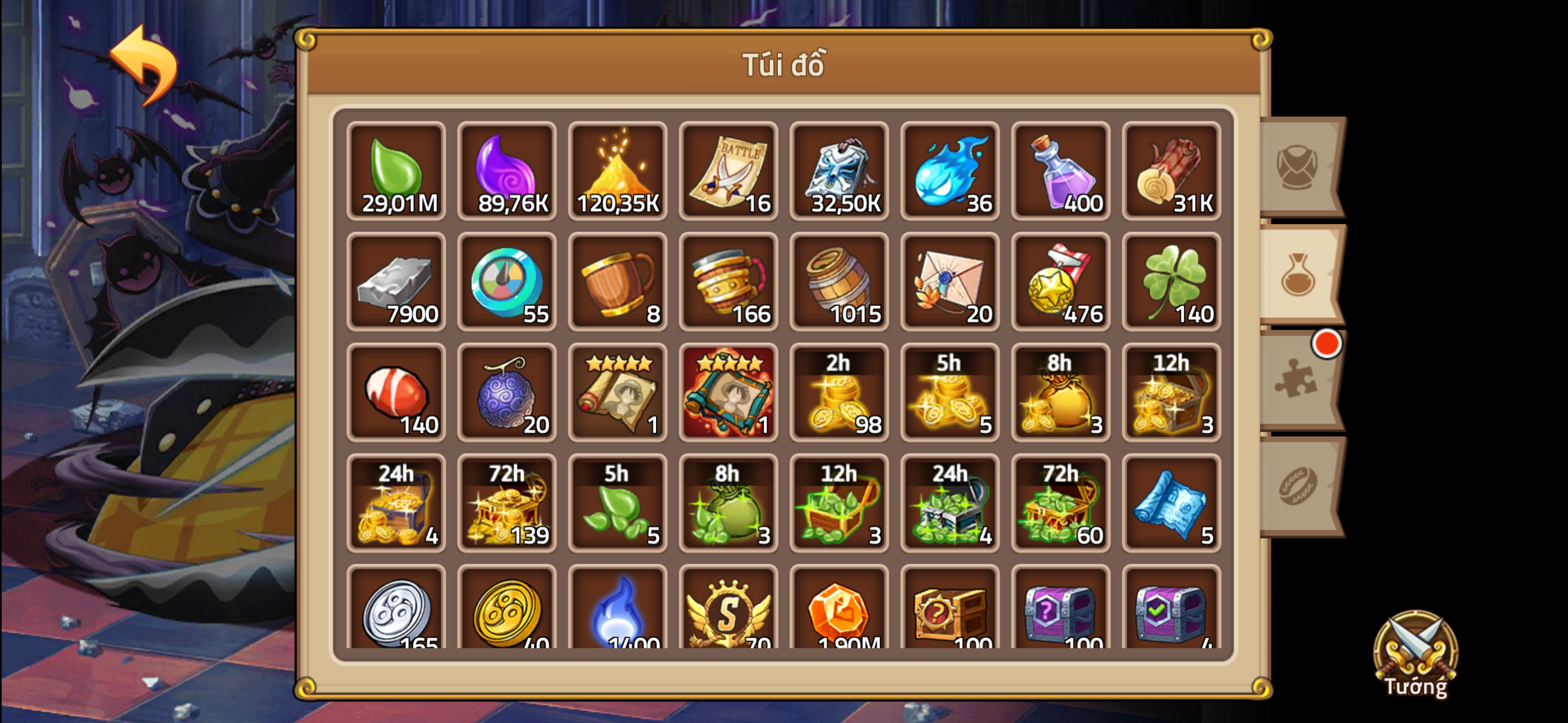The width and height of the screenshot is (1568, 723).
Task: Open the purple gem item showing 89,76K
Action: pos(506,171)
